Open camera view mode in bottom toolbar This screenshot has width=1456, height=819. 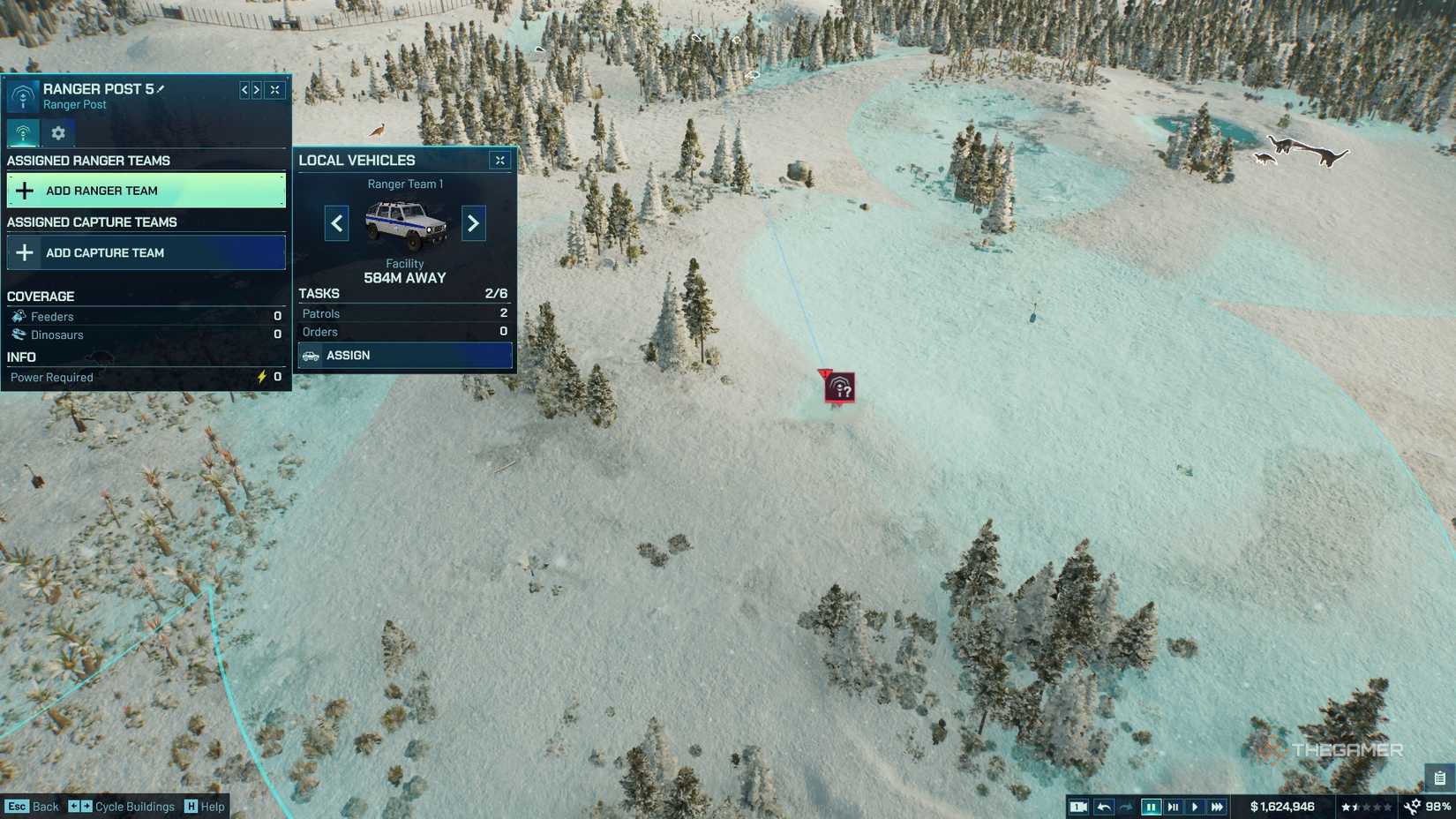pyautogui.click(x=1078, y=806)
